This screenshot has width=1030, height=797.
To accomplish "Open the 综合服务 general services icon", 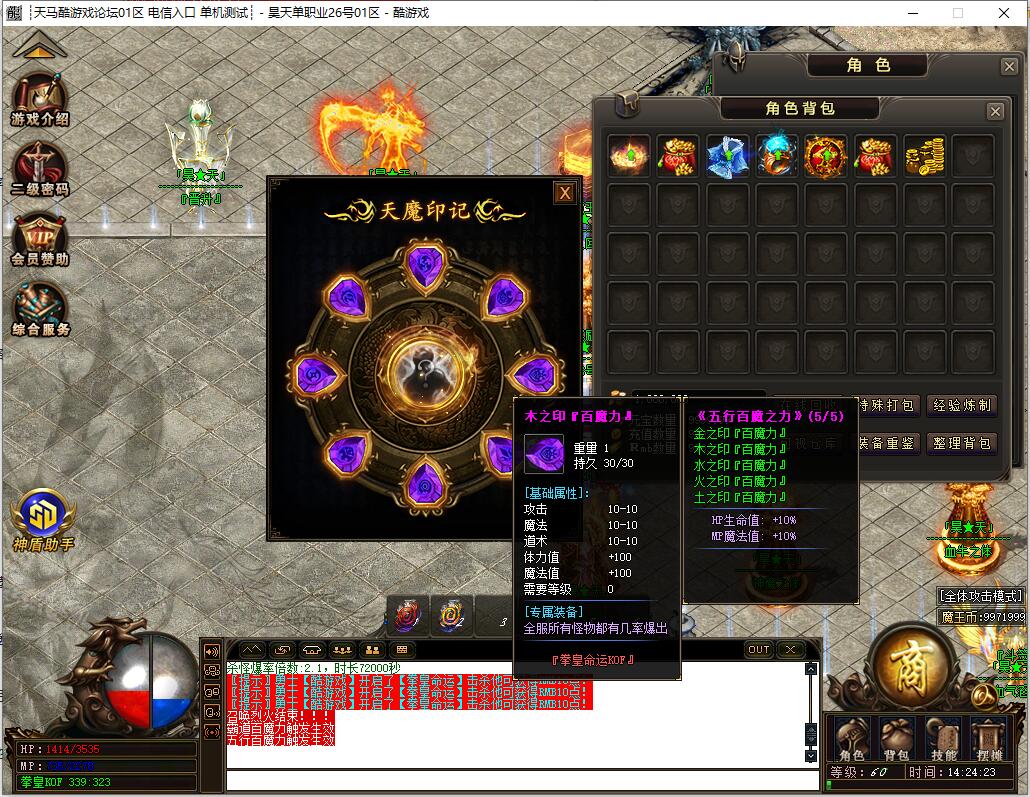I will tap(40, 308).
